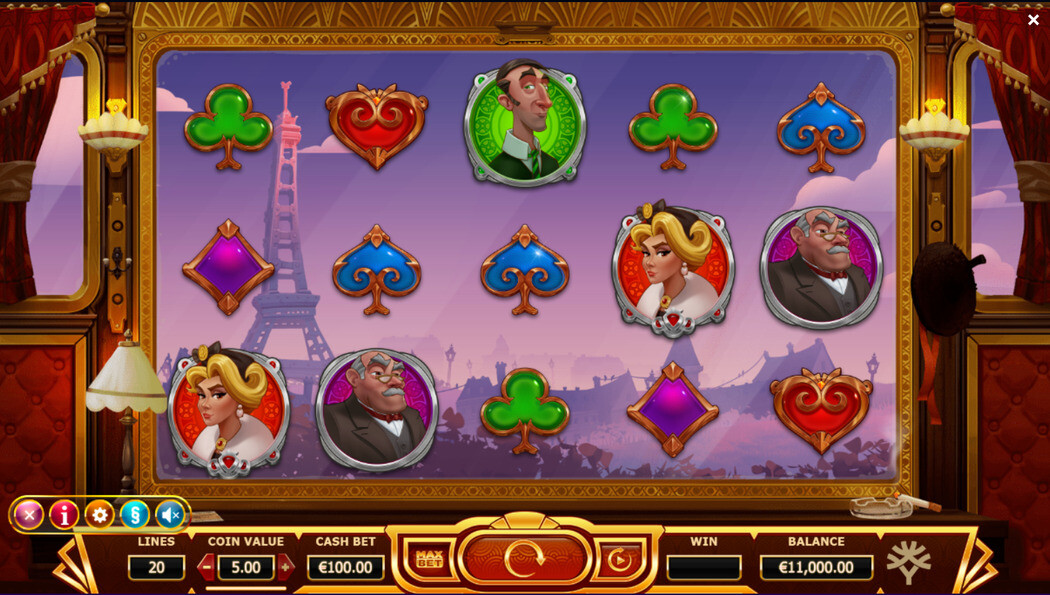Viewport: 1050px width, 595px height.
Task: Increase the coin value
Action: coord(285,567)
